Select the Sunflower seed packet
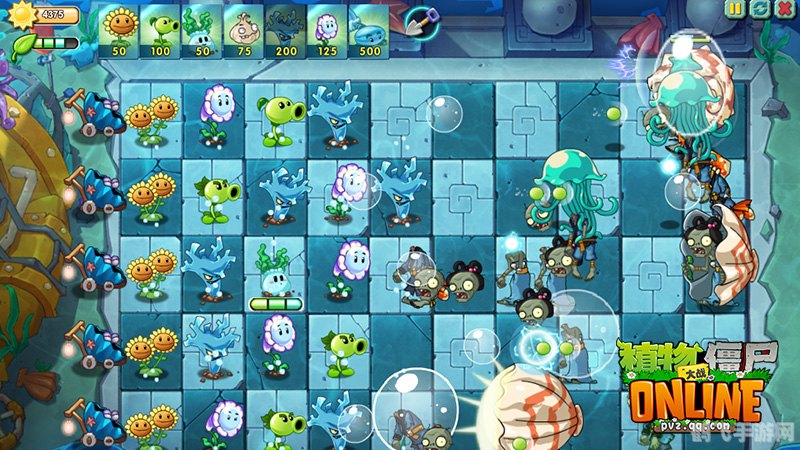Screen dimensions: 800x450 120,29
